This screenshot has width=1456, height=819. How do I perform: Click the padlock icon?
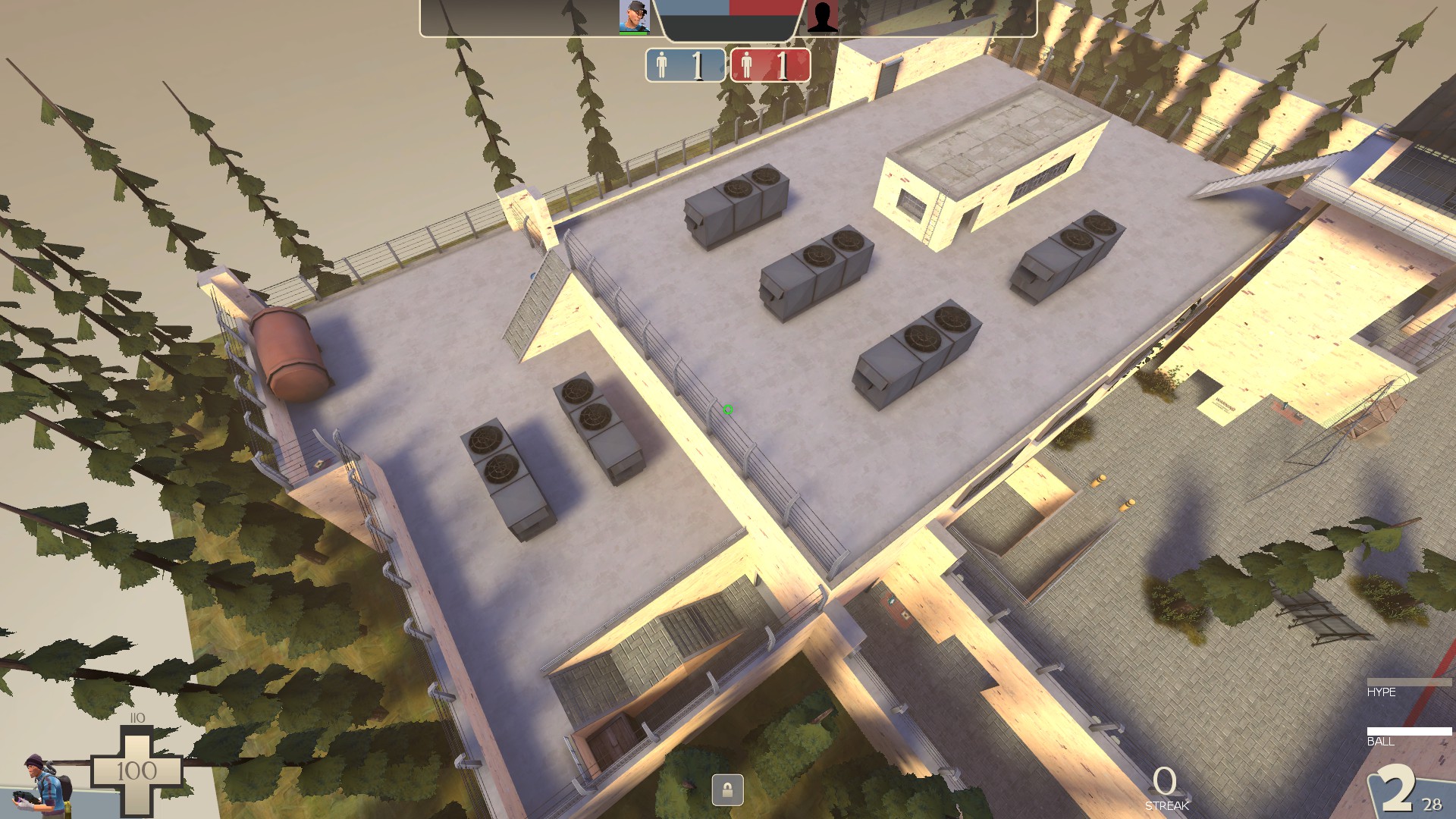[x=727, y=790]
